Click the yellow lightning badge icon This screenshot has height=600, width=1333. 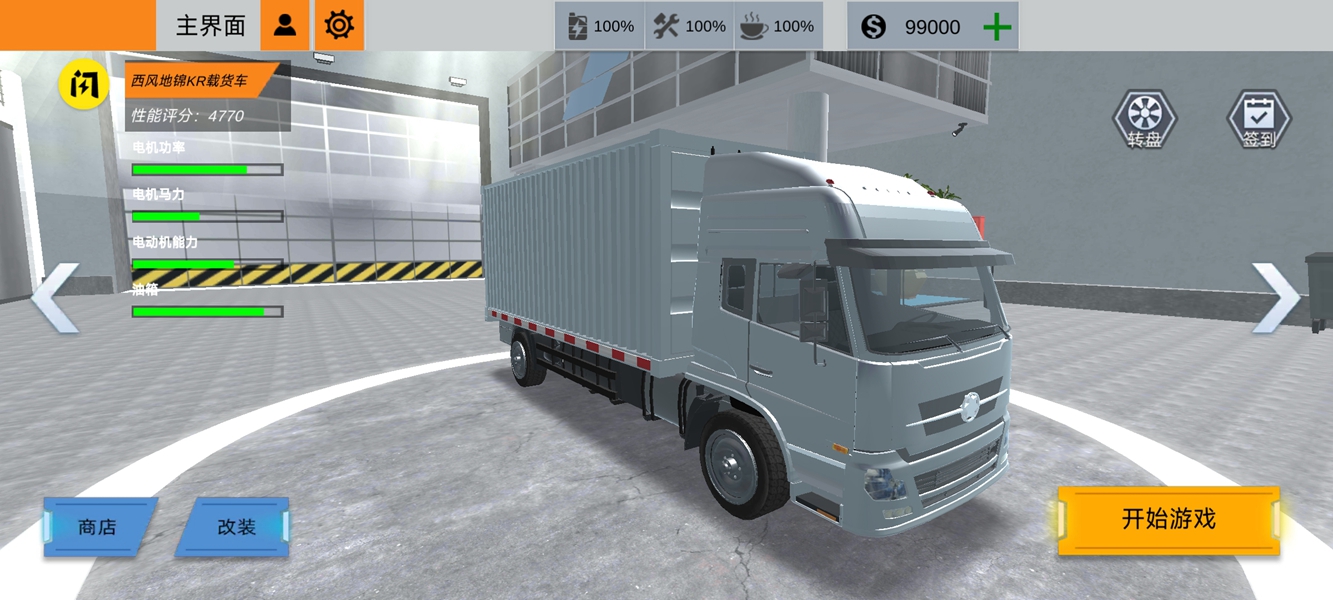[84, 85]
